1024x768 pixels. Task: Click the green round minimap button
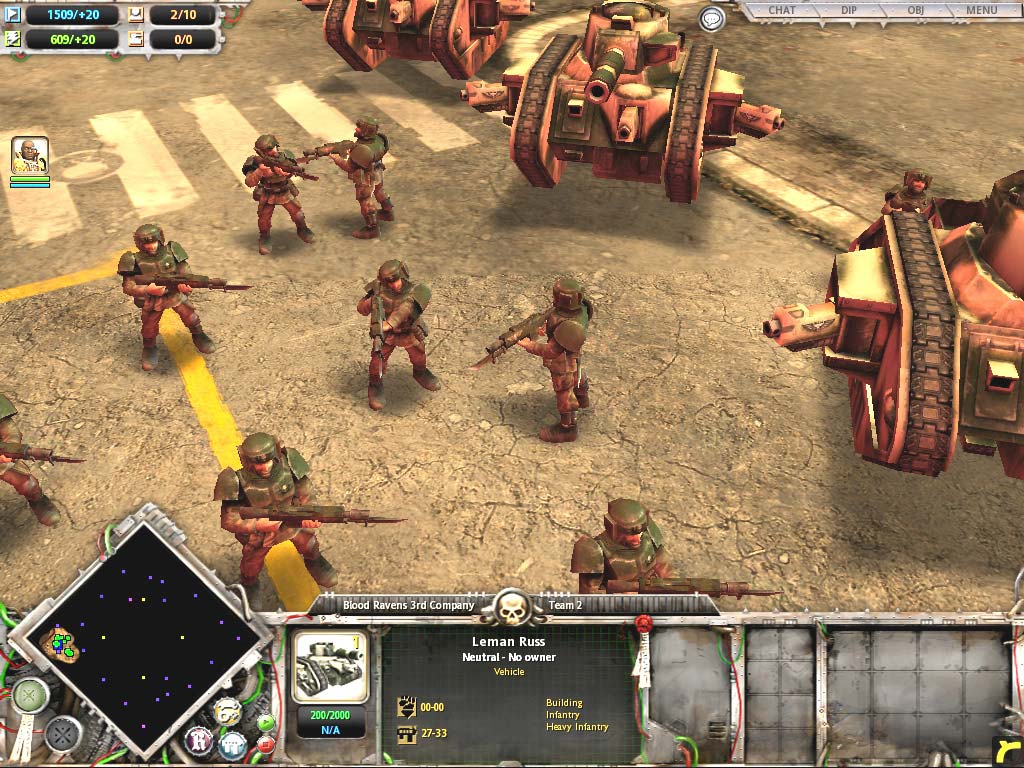click(31, 695)
